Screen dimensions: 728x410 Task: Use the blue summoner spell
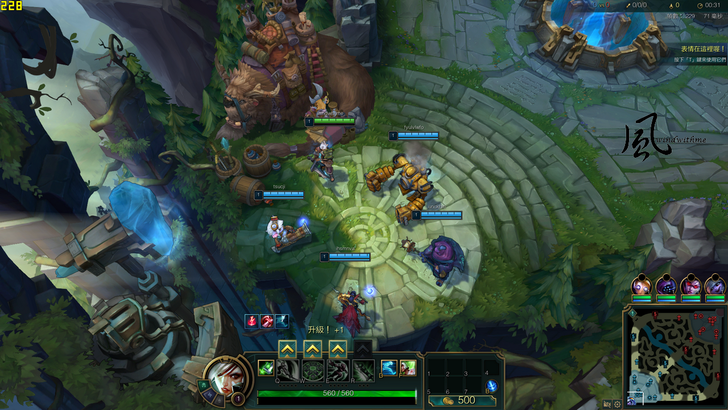click(389, 369)
